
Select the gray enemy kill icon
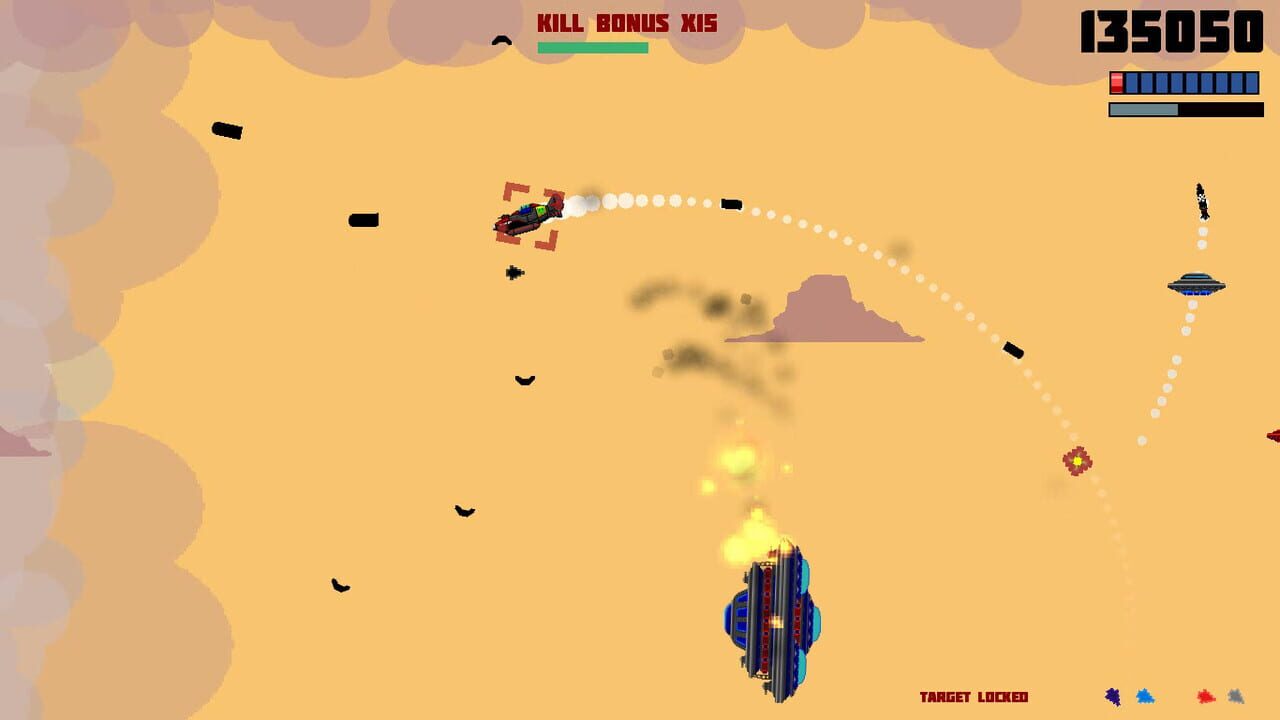click(1237, 696)
